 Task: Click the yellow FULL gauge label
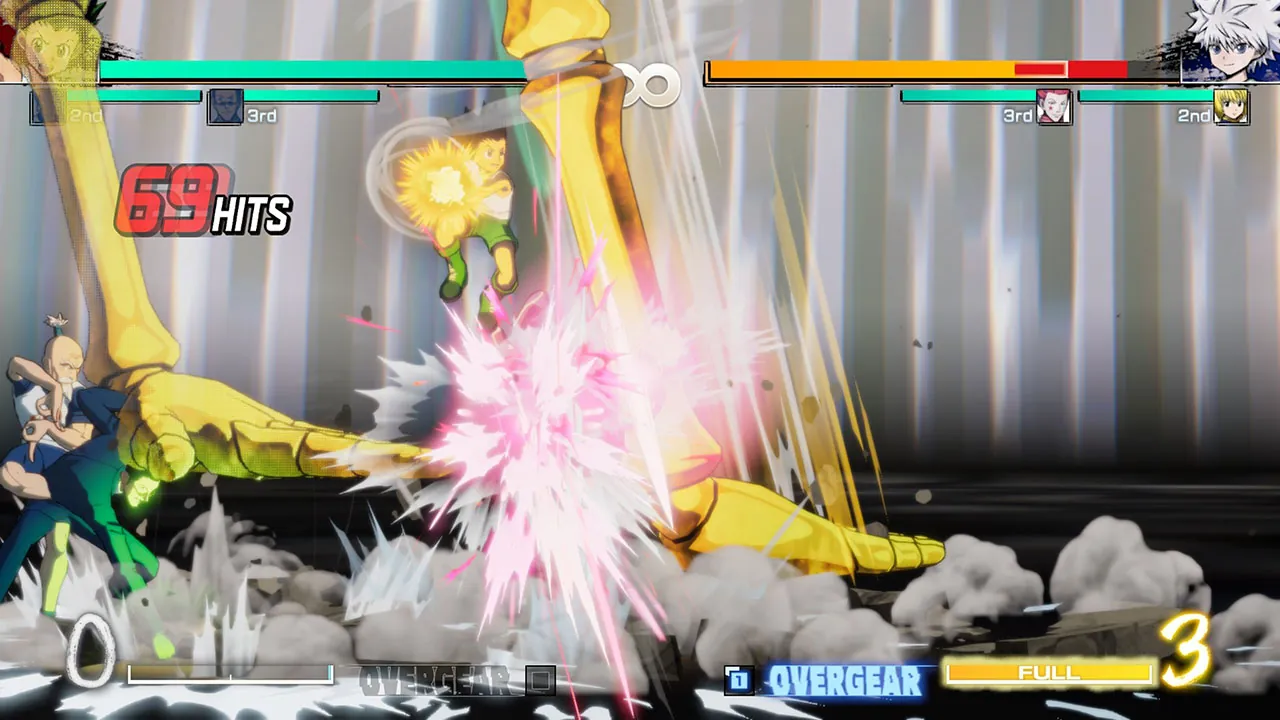pos(1048,673)
